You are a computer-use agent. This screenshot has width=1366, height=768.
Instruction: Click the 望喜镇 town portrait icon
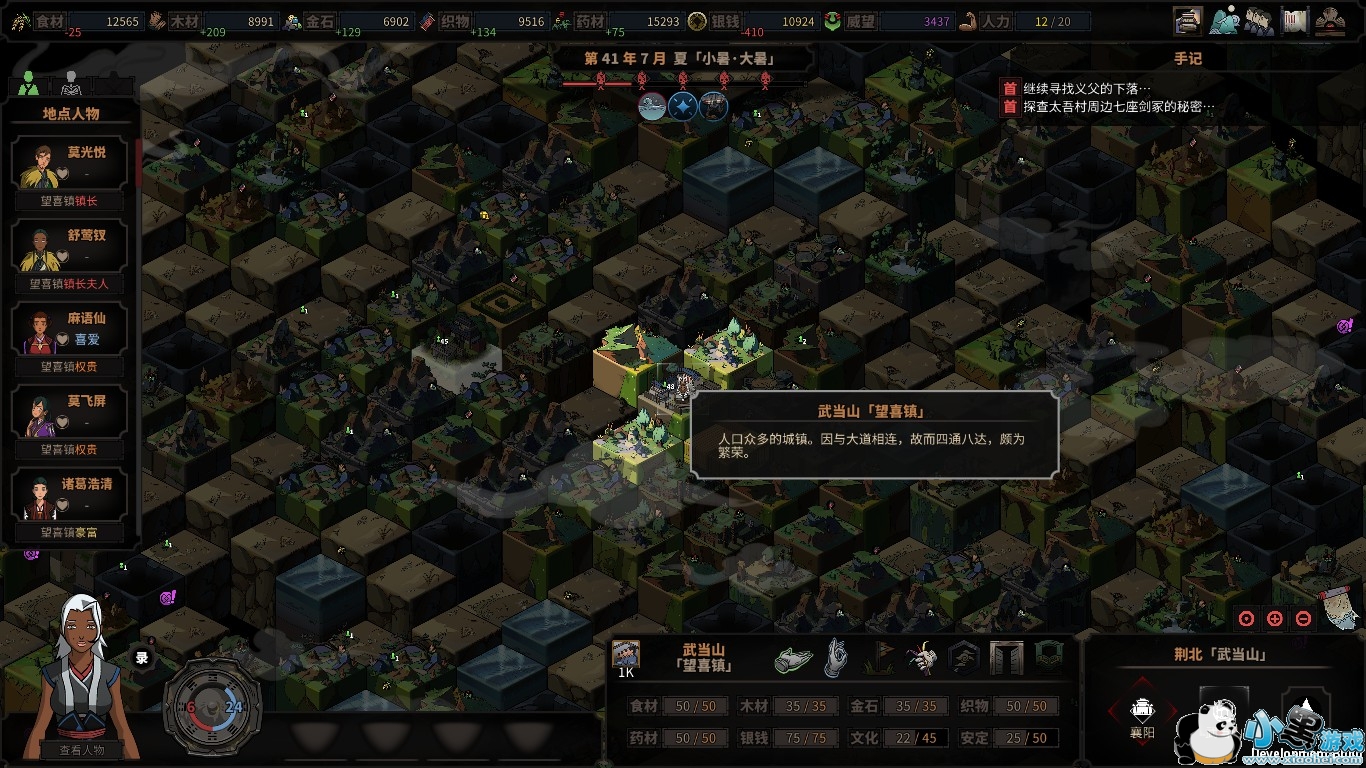coord(626,654)
